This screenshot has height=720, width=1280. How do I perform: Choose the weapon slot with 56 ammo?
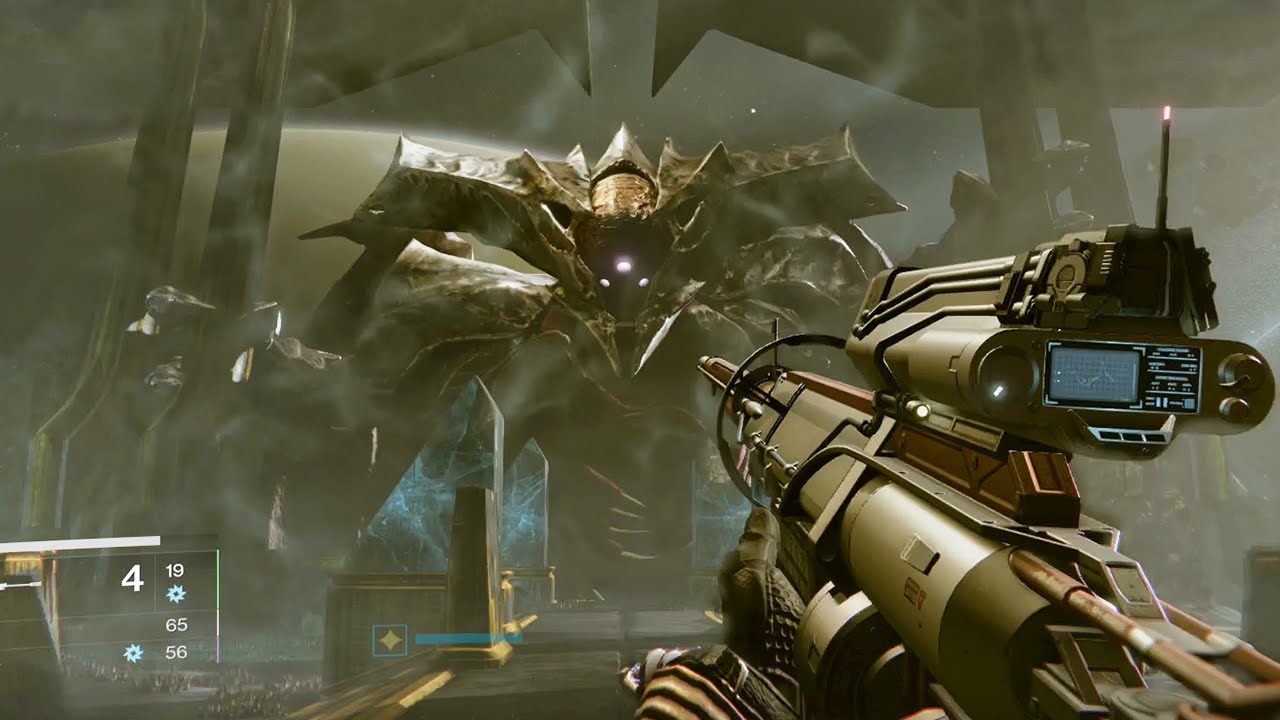click(x=176, y=652)
